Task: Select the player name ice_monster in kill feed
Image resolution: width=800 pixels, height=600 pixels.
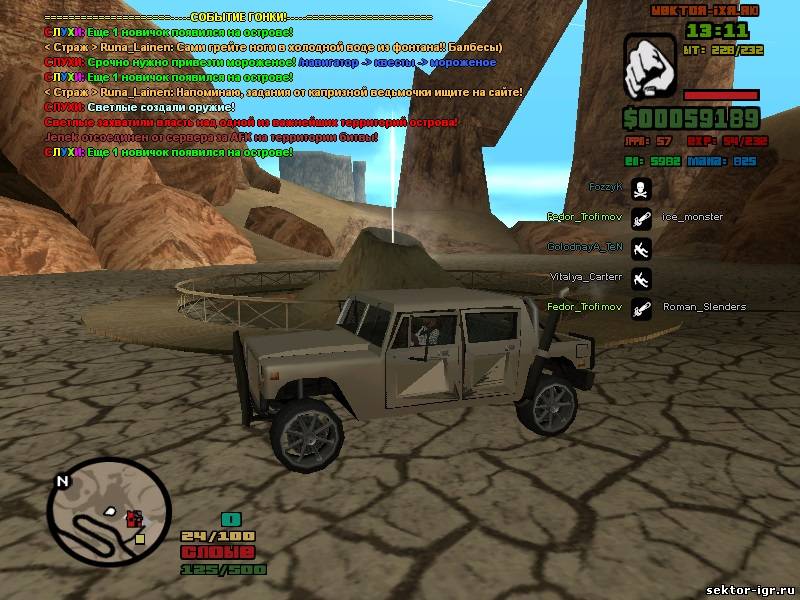Action: tap(692, 217)
